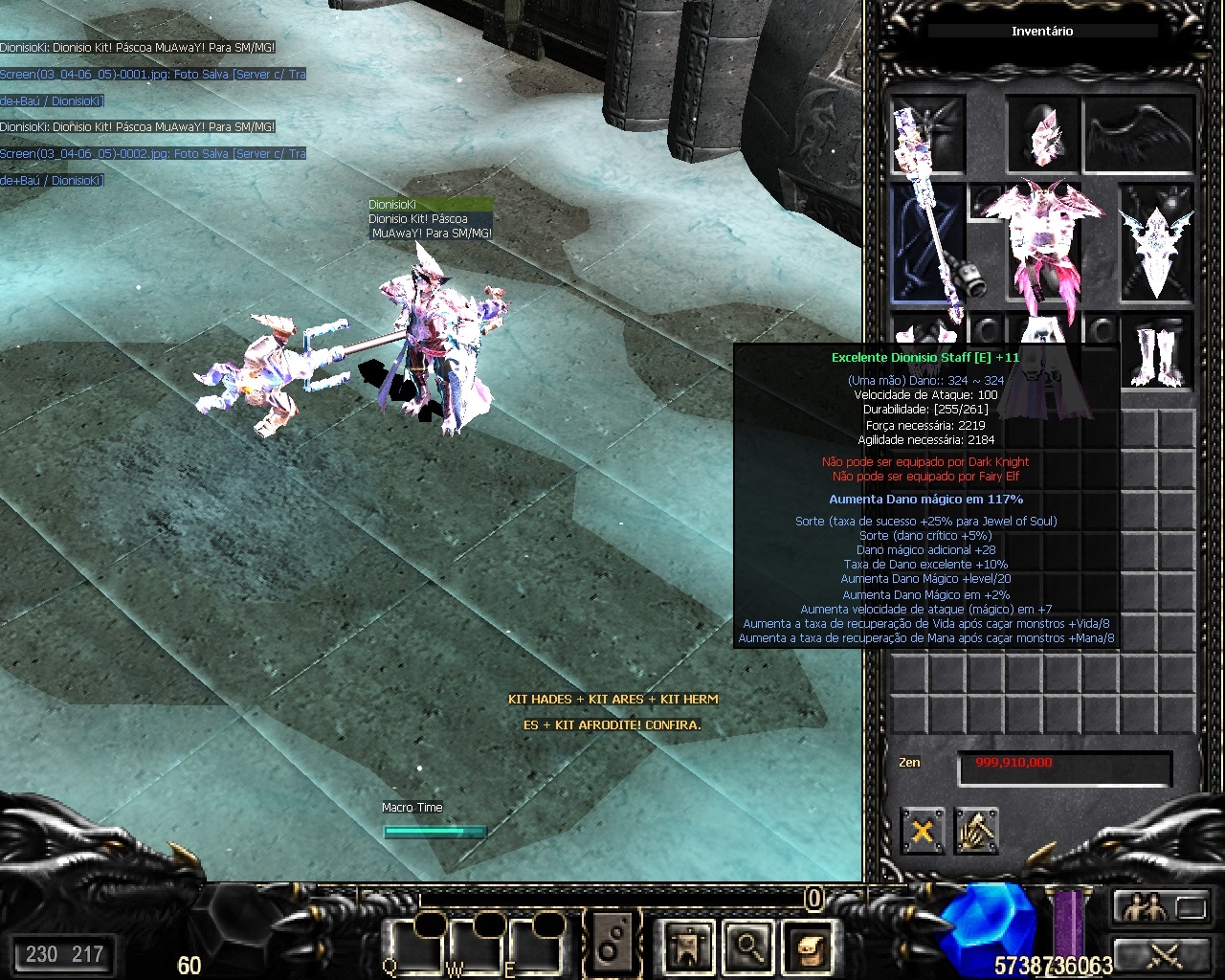Select the equipped helmet slot
The height and width of the screenshot is (980, 1225).
tap(1041, 134)
